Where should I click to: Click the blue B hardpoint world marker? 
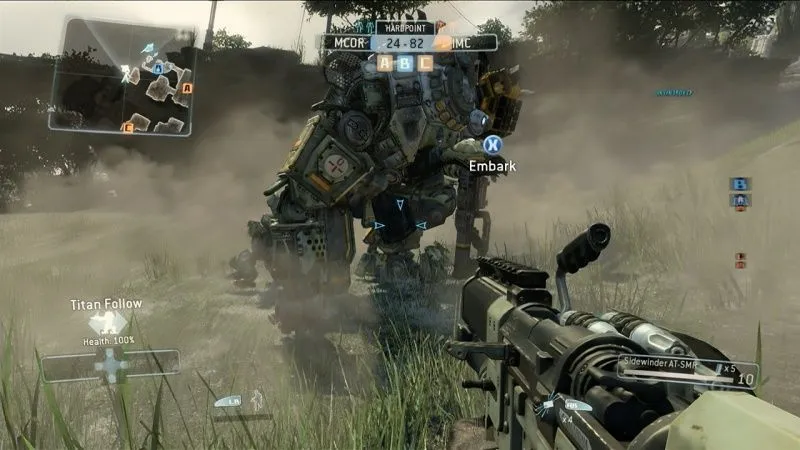[x=740, y=184]
